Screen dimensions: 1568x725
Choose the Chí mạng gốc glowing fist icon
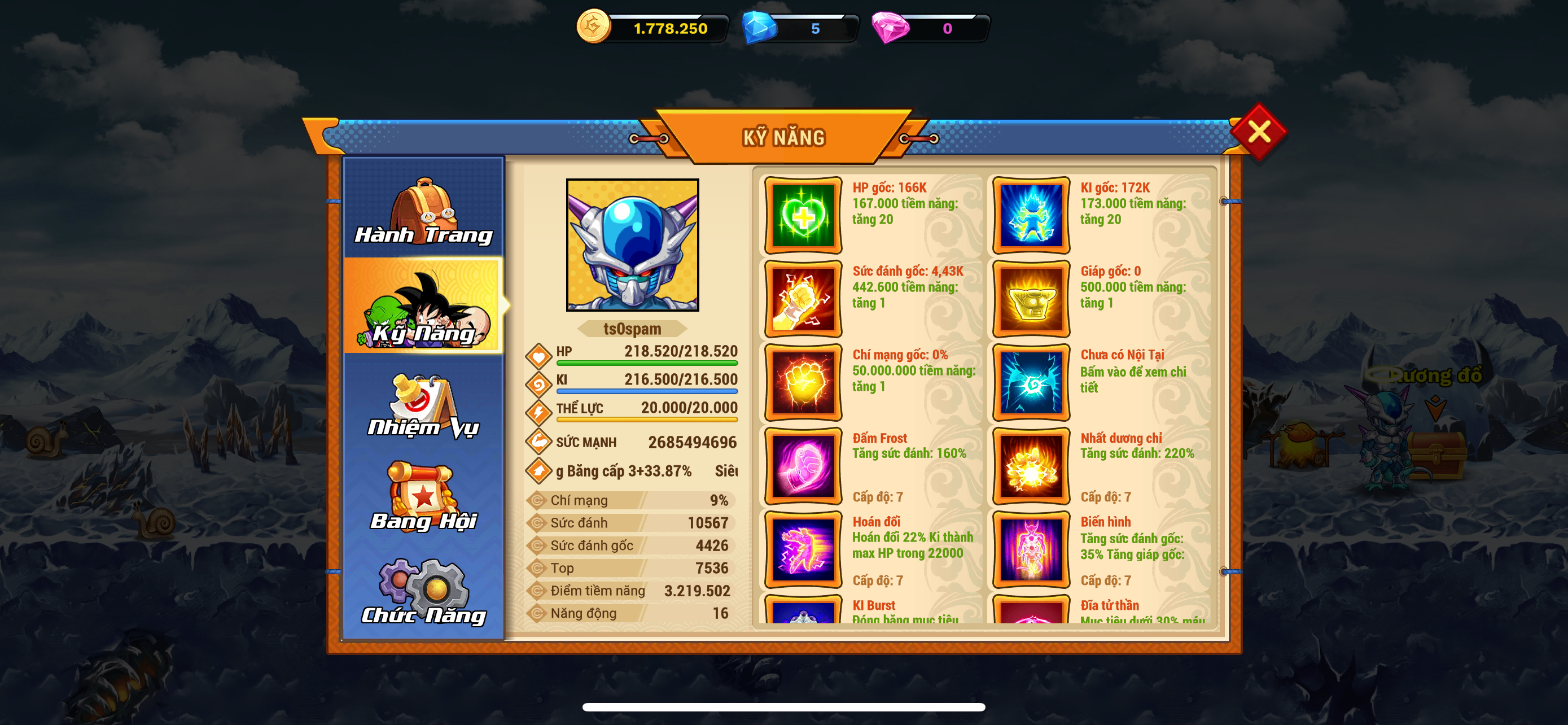coord(803,382)
